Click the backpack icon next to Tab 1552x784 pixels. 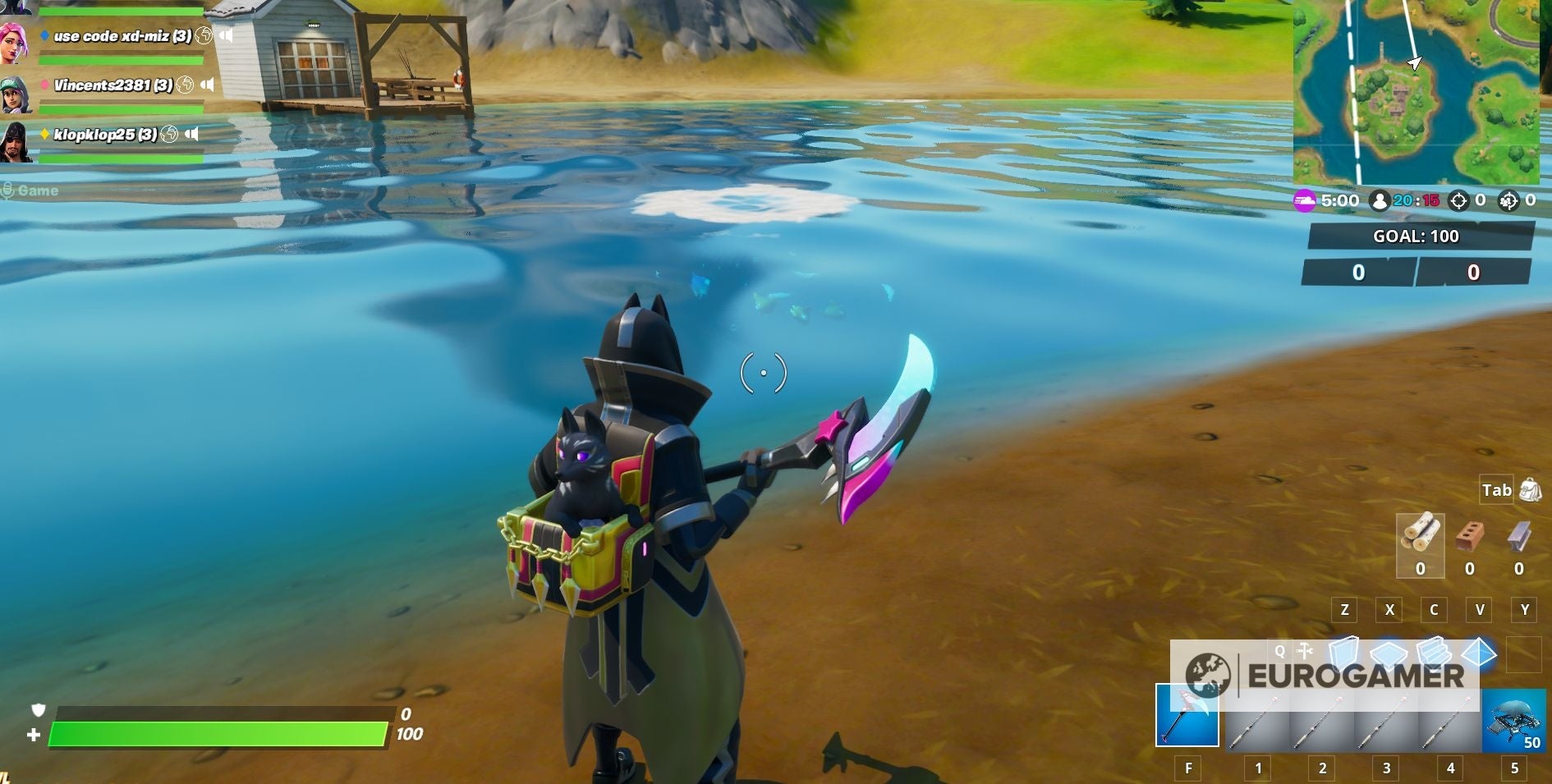click(x=1529, y=490)
